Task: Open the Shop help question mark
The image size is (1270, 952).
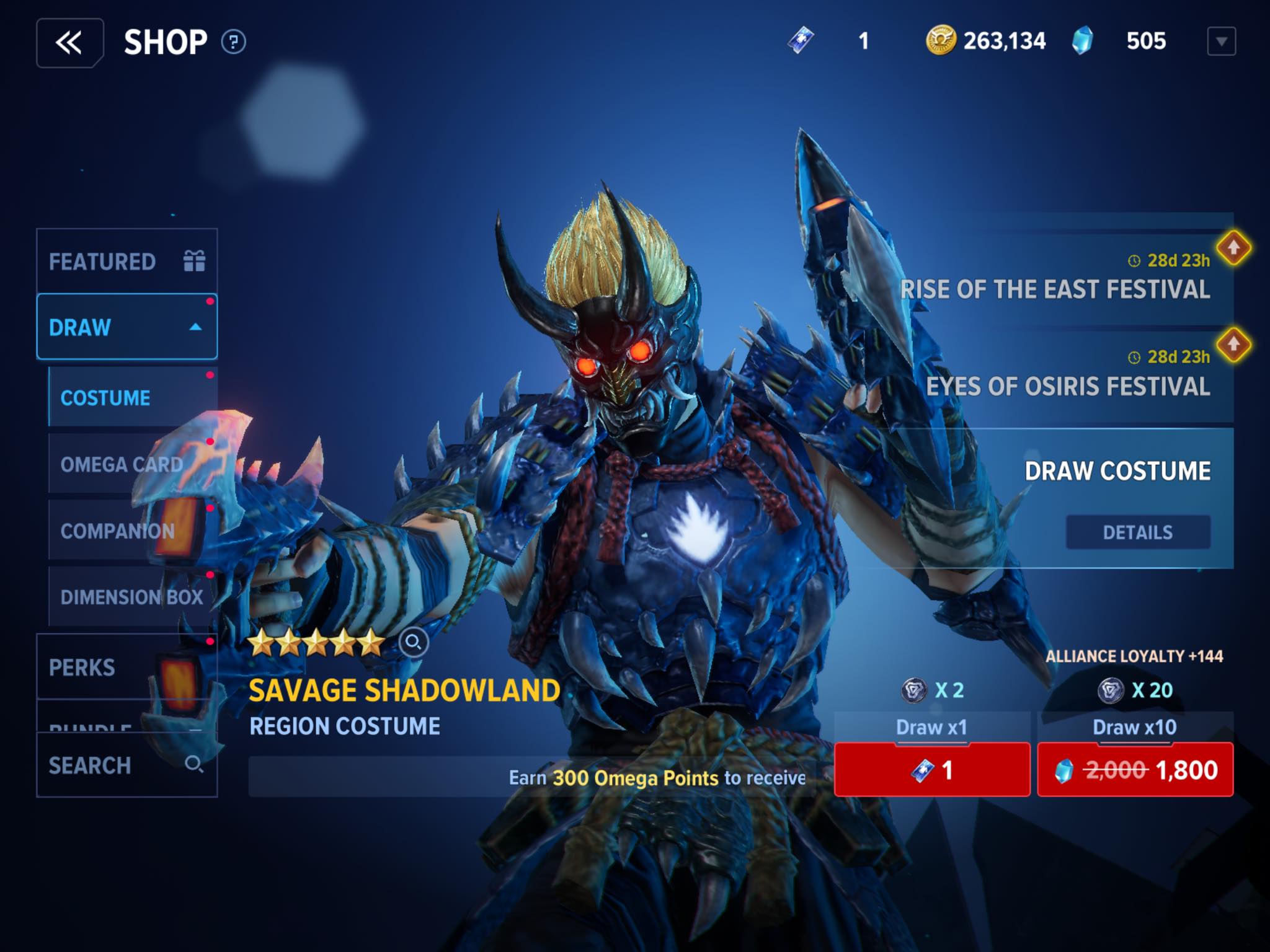Action: [x=234, y=42]
